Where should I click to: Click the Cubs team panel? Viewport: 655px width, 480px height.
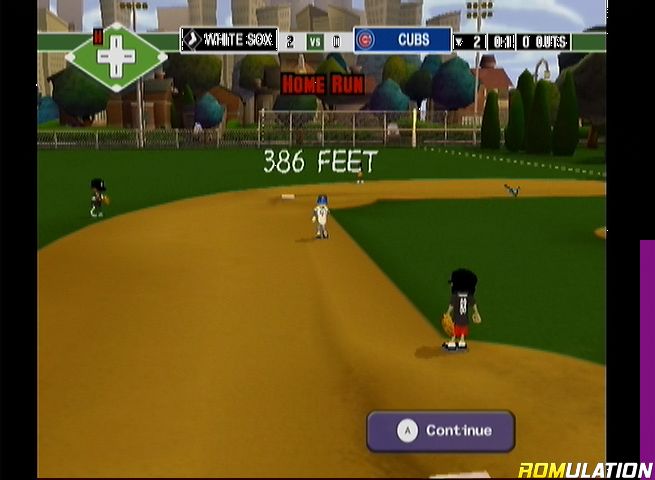pyautogui.click(x=403, y=40)
